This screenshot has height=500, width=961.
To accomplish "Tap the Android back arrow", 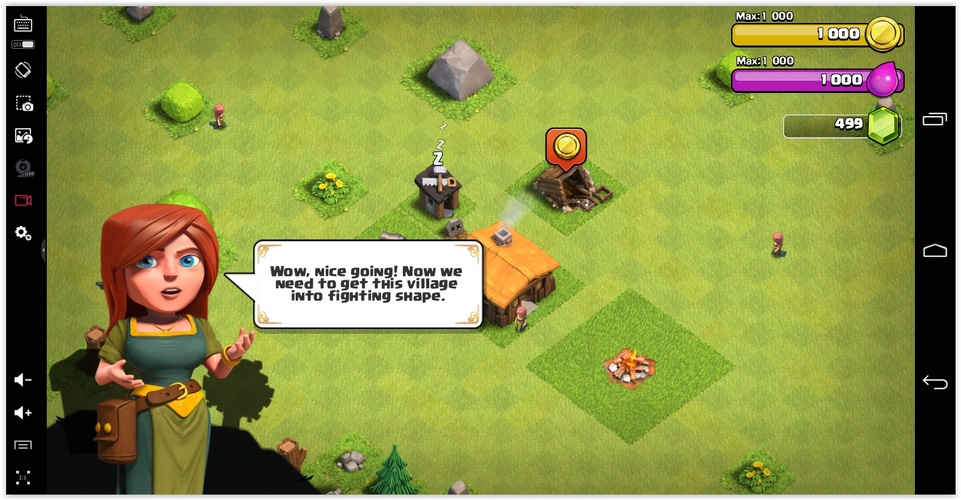I will click(x=935, y=382).
